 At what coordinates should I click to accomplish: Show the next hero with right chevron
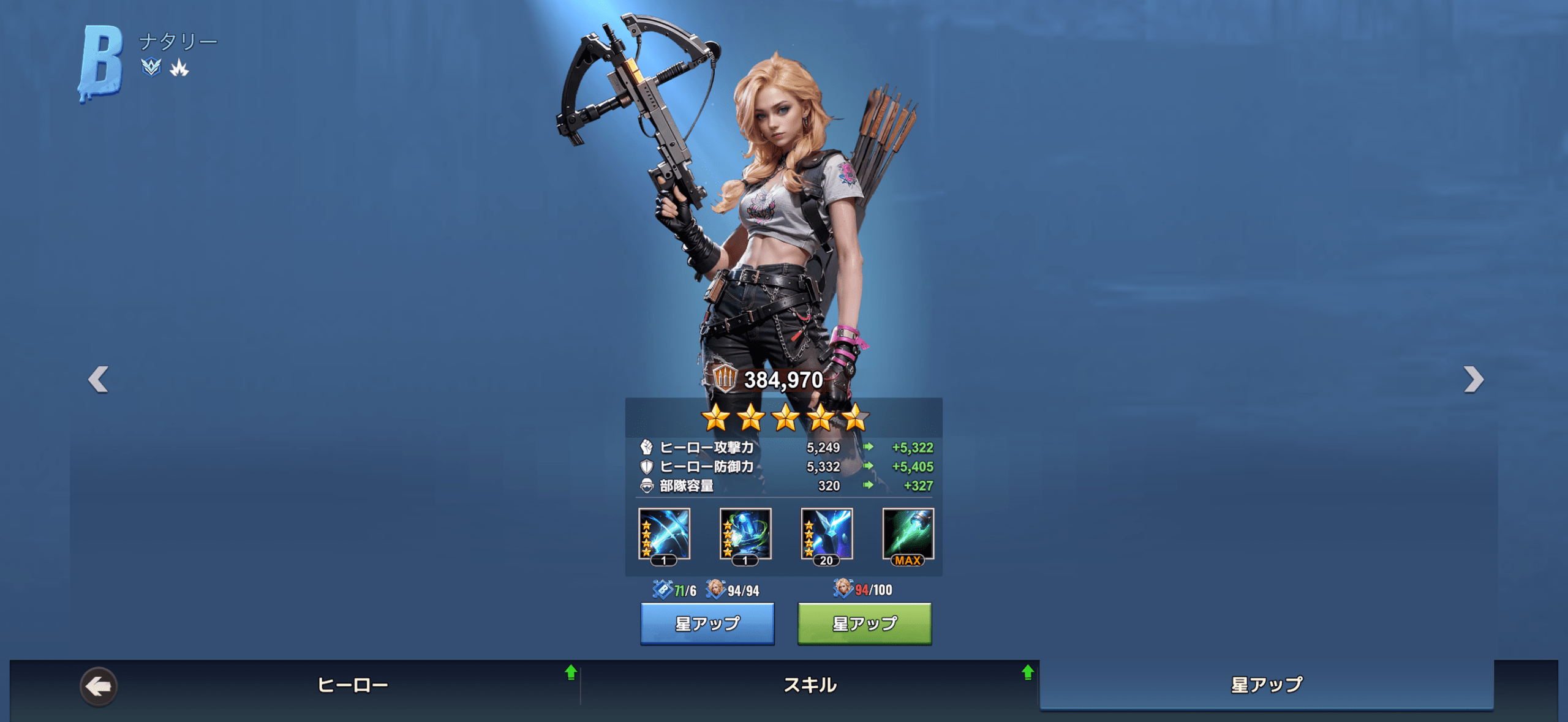click(1473, 379)
